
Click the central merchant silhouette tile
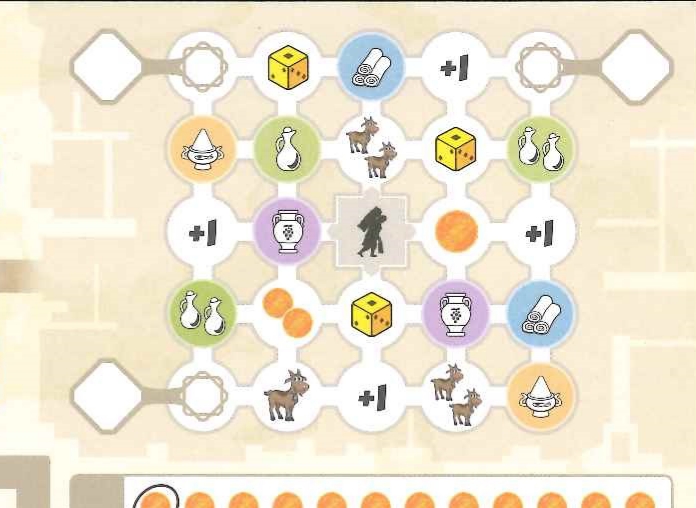point(371,232)
